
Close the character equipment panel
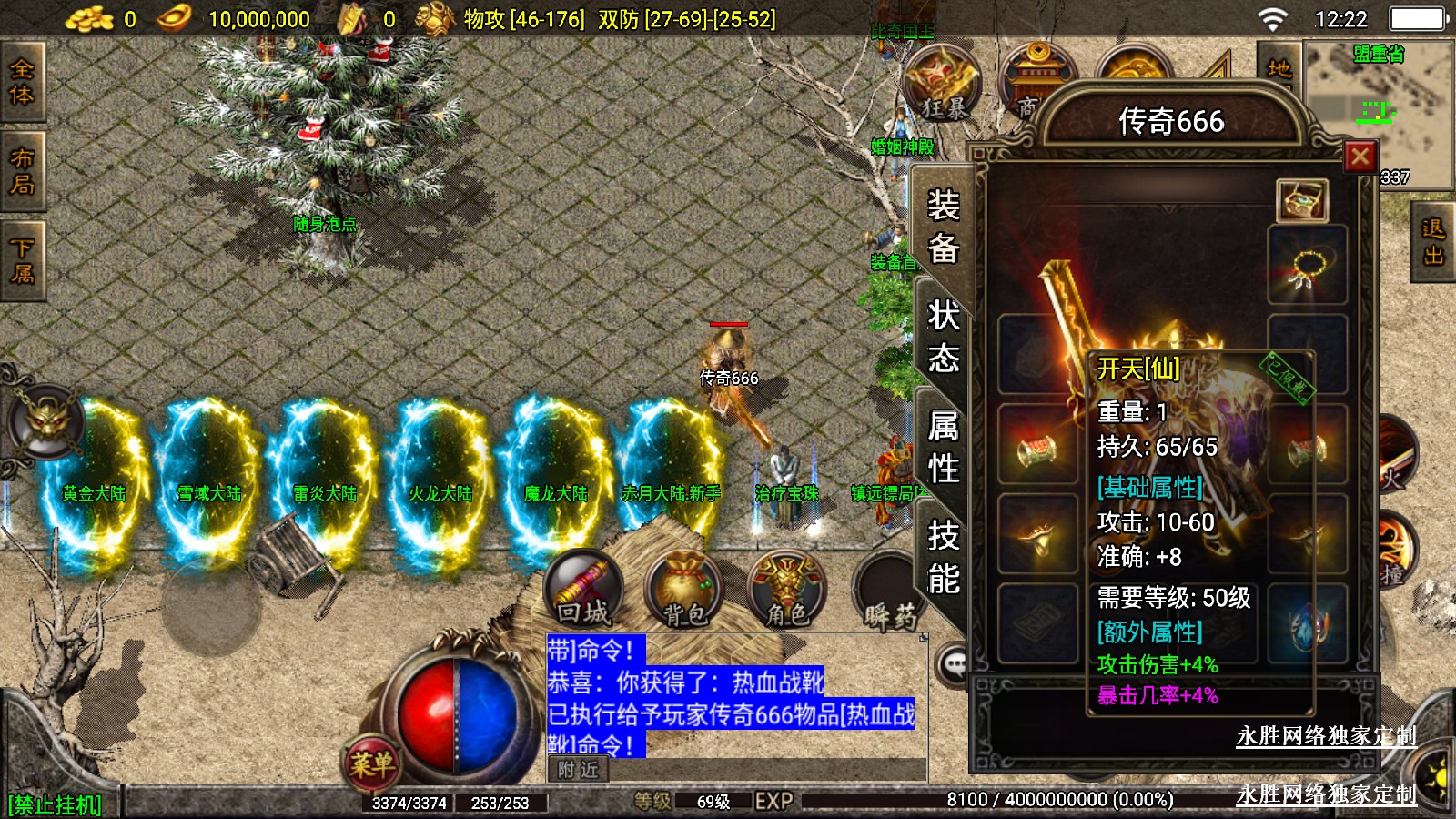click(x=1360, y=157)
